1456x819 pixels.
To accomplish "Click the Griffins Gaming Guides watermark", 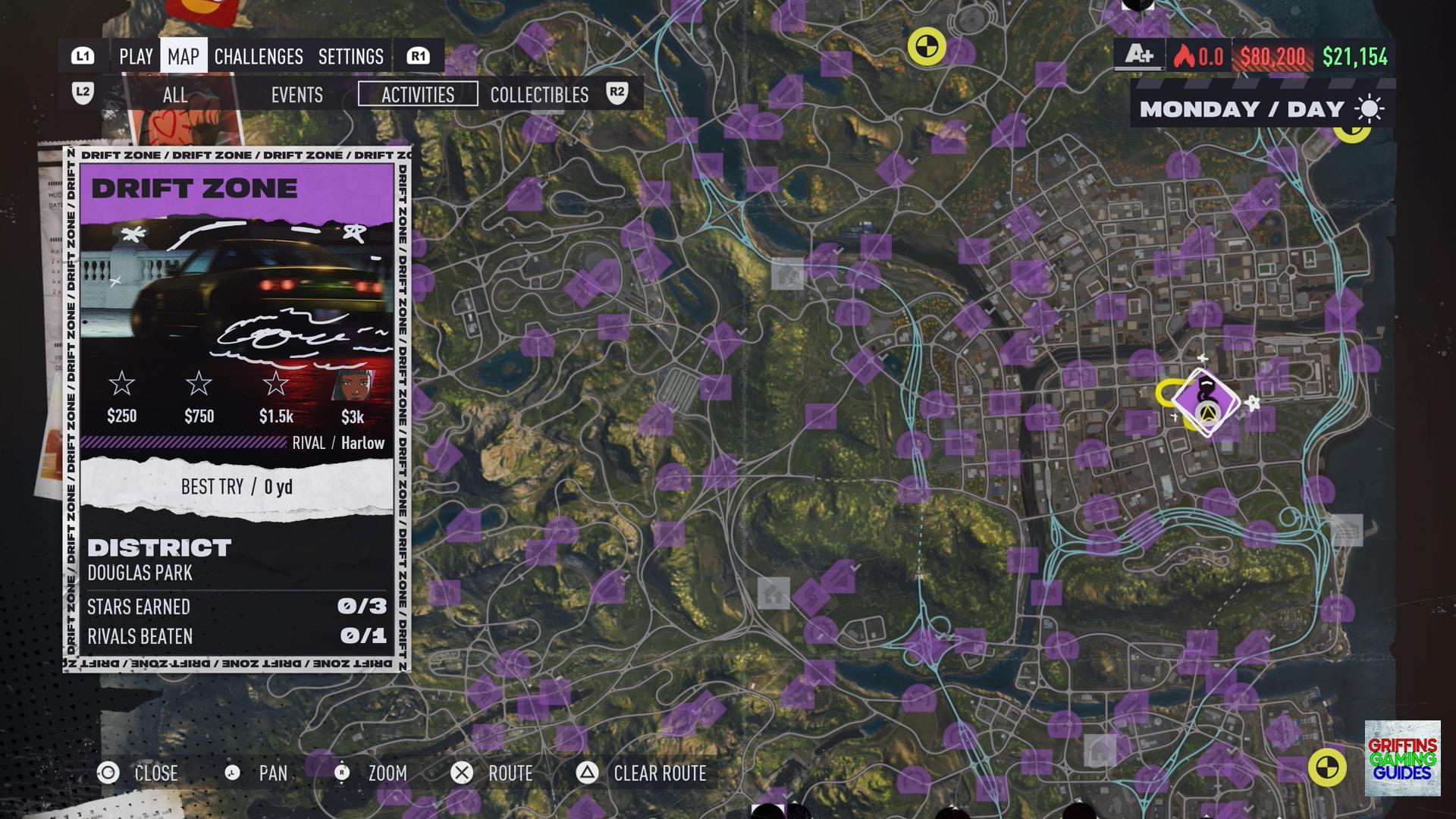I will tap(1402, 758).
